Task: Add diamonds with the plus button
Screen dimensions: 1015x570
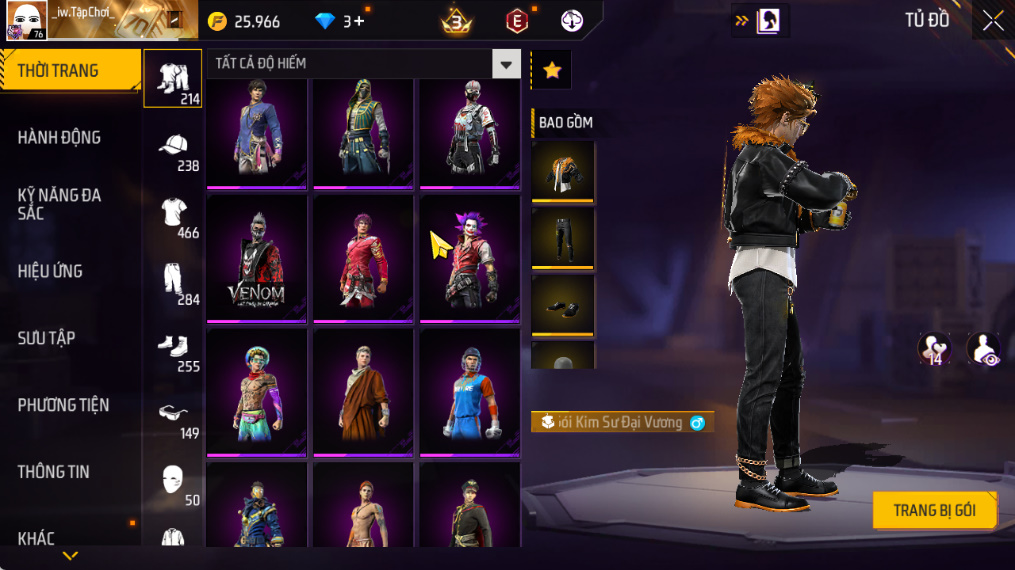Action: pyautogui.click(x=359, y=21)
